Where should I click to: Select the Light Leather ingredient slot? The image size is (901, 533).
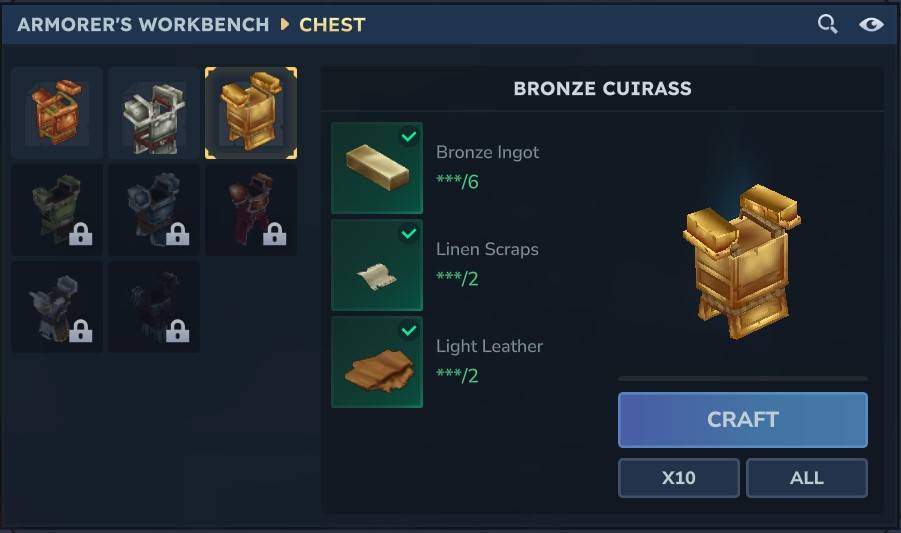click(377, 362)
